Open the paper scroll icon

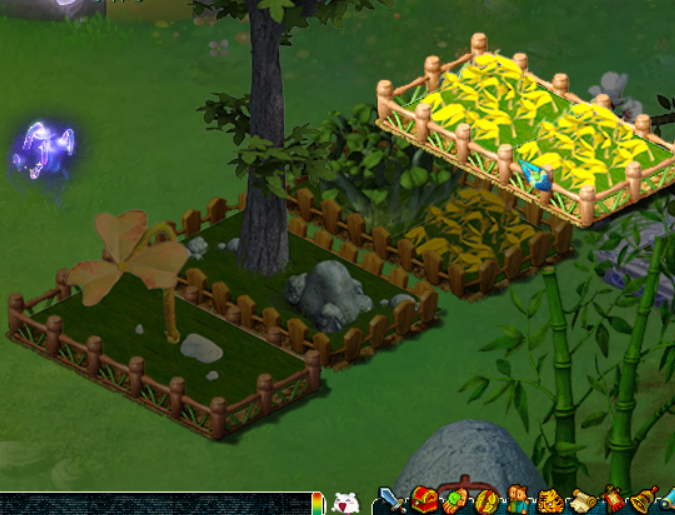(581, 499)
